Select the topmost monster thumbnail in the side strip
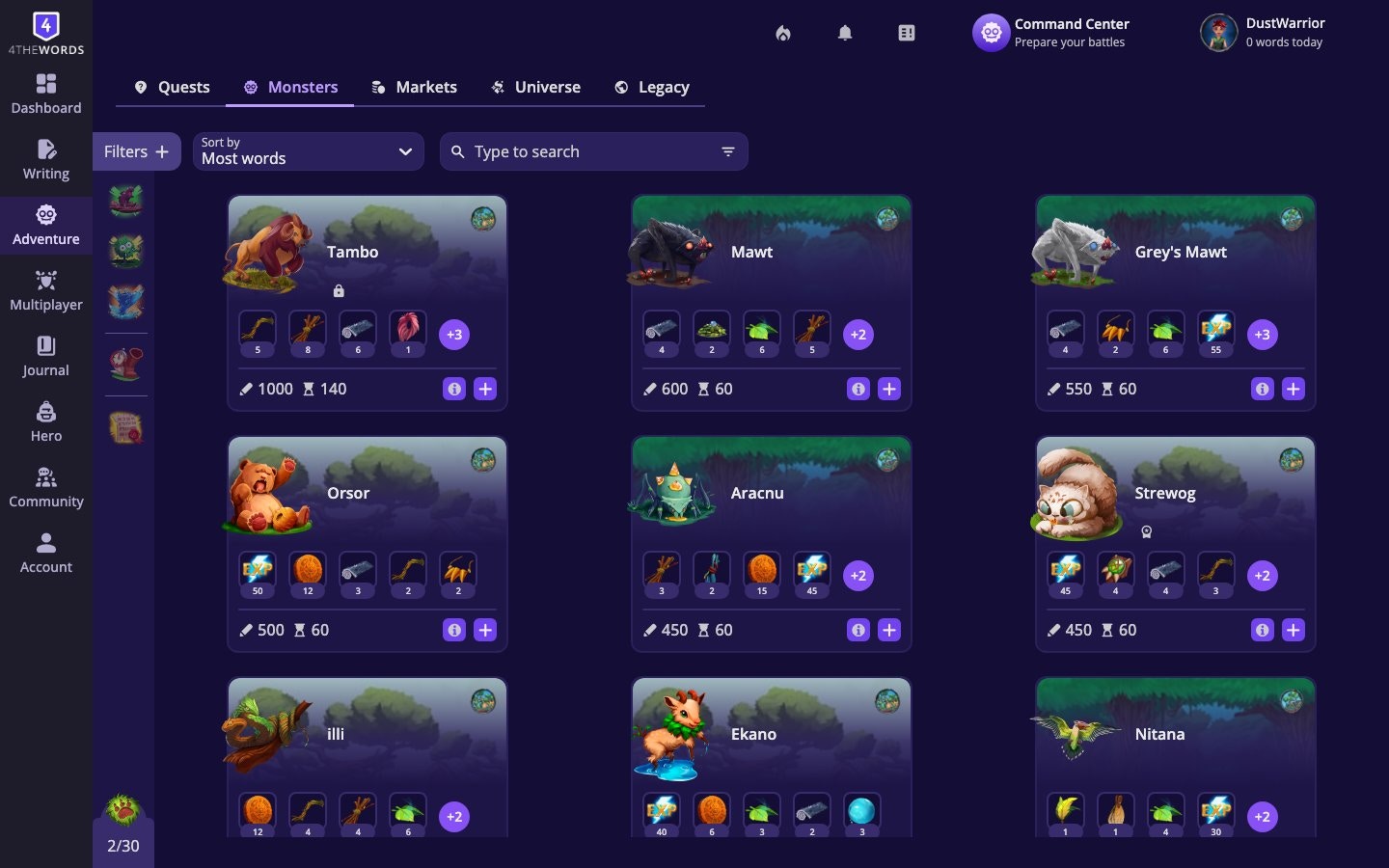The image size is (1389, 868). [125, 201]
